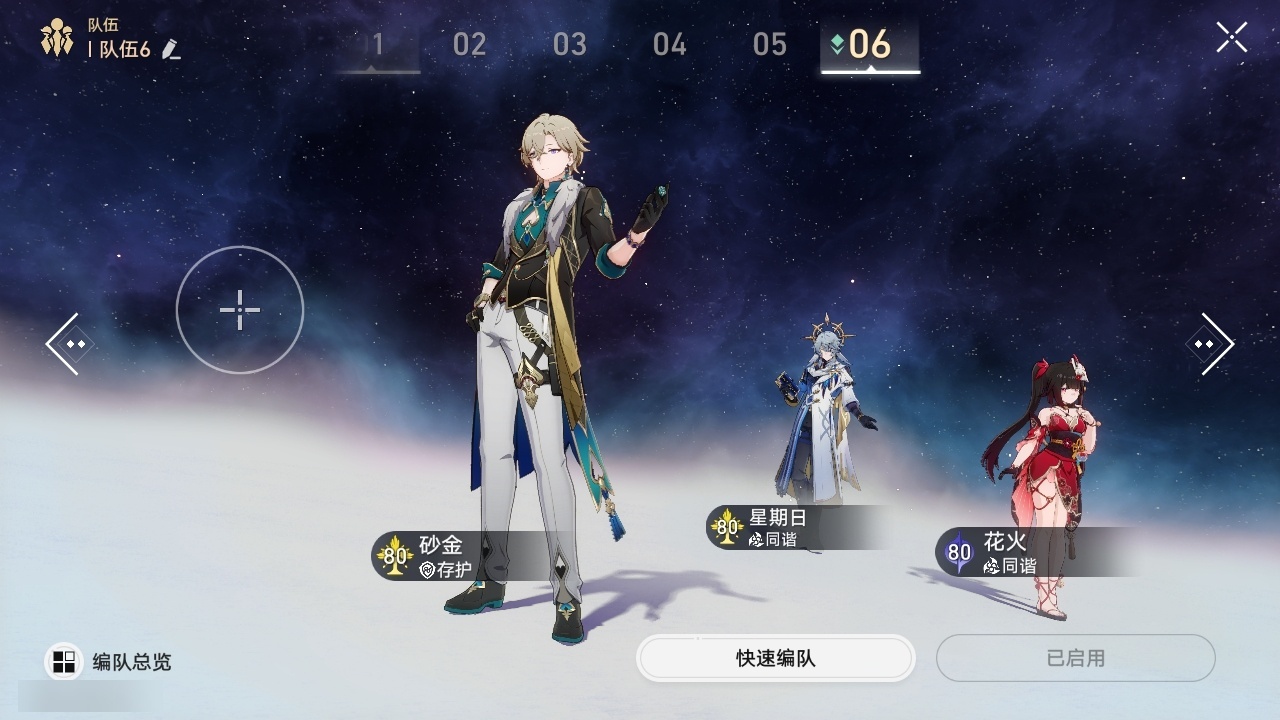Switch to team tab 02

click(469, 45)
